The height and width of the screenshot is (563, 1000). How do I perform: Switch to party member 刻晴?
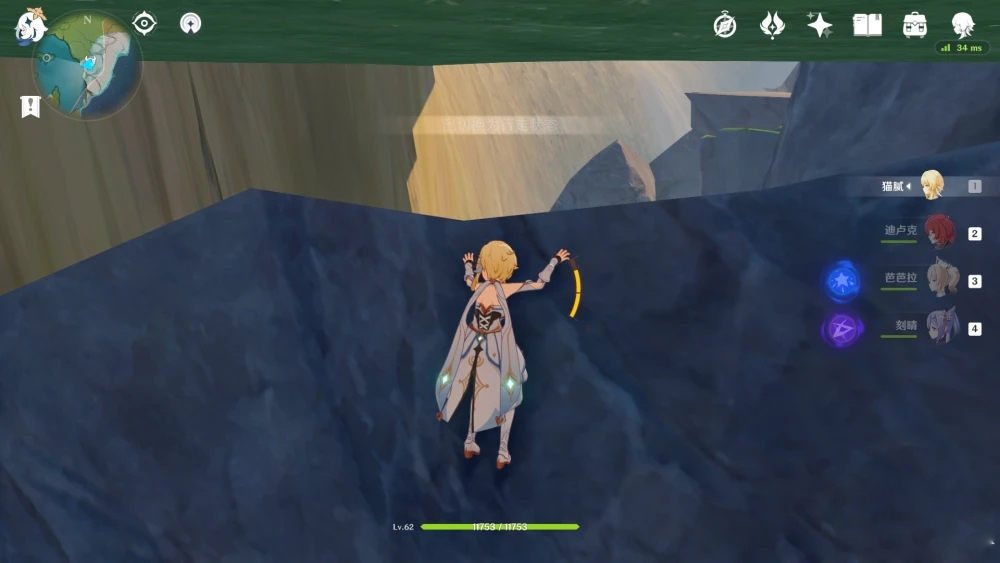tap(941, 326)
